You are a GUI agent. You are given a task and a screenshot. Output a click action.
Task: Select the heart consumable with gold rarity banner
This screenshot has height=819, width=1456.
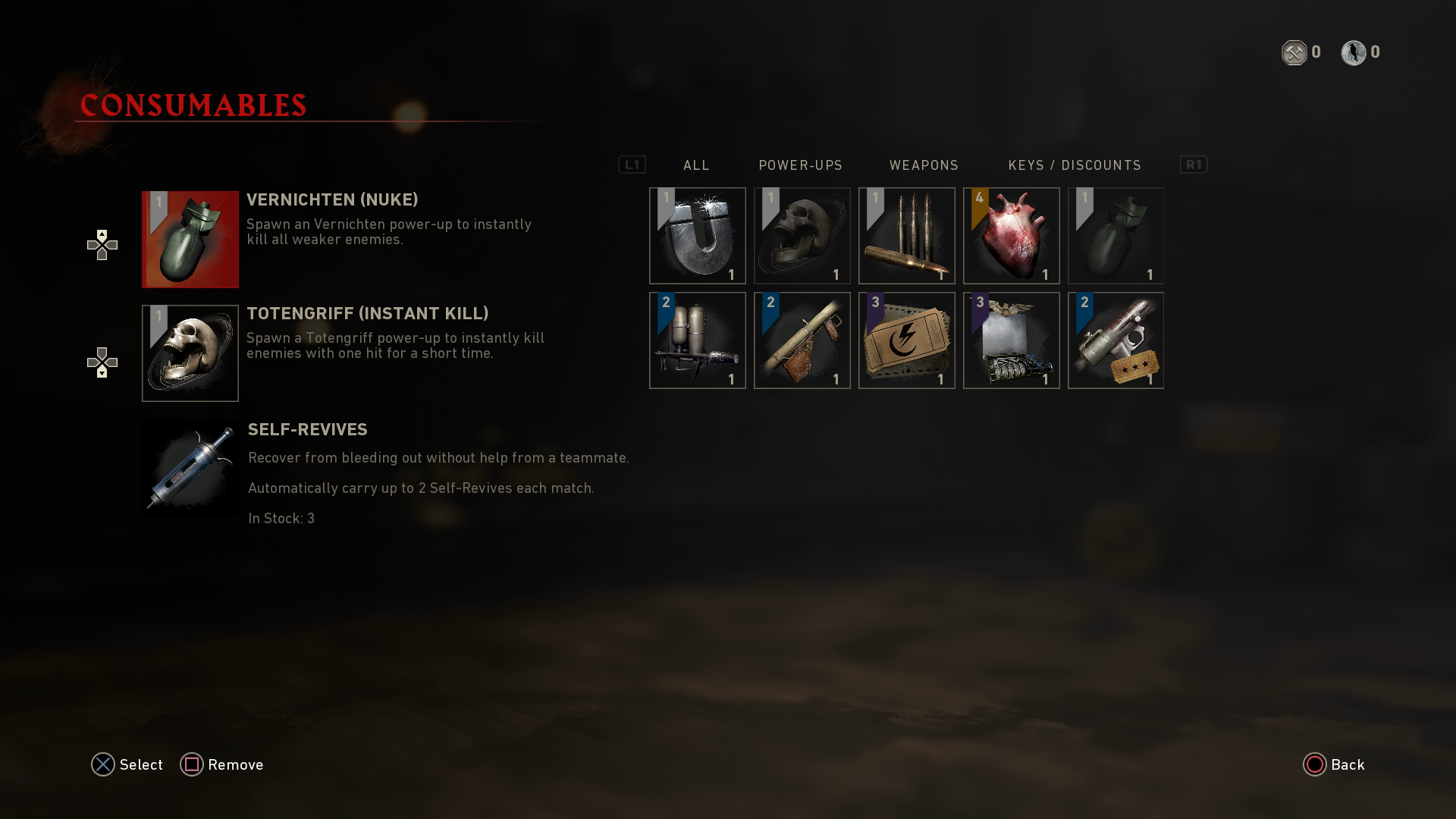coord(1011,235)
